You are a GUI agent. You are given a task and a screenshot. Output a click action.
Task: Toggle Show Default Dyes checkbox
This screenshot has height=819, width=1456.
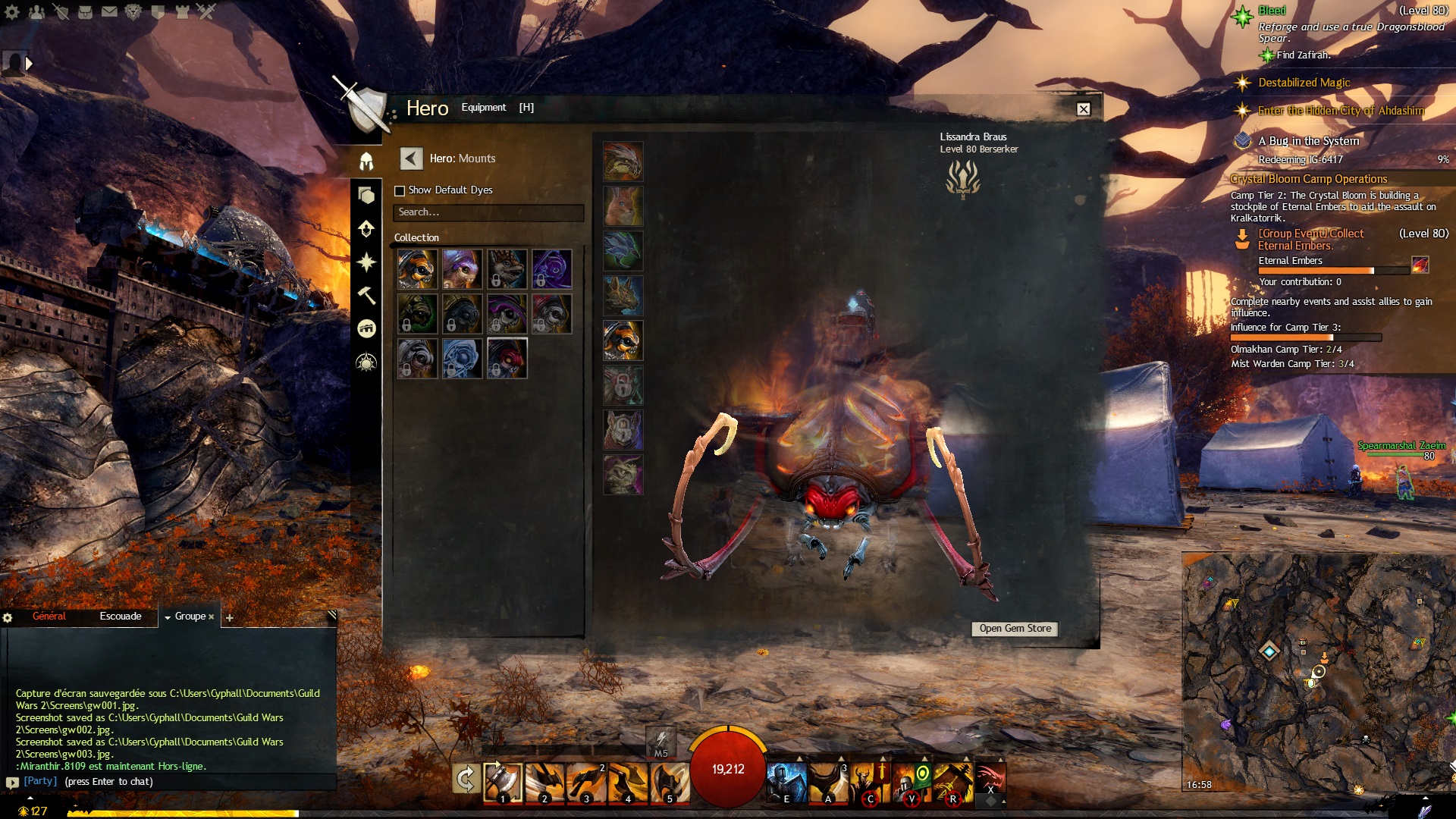400,190
